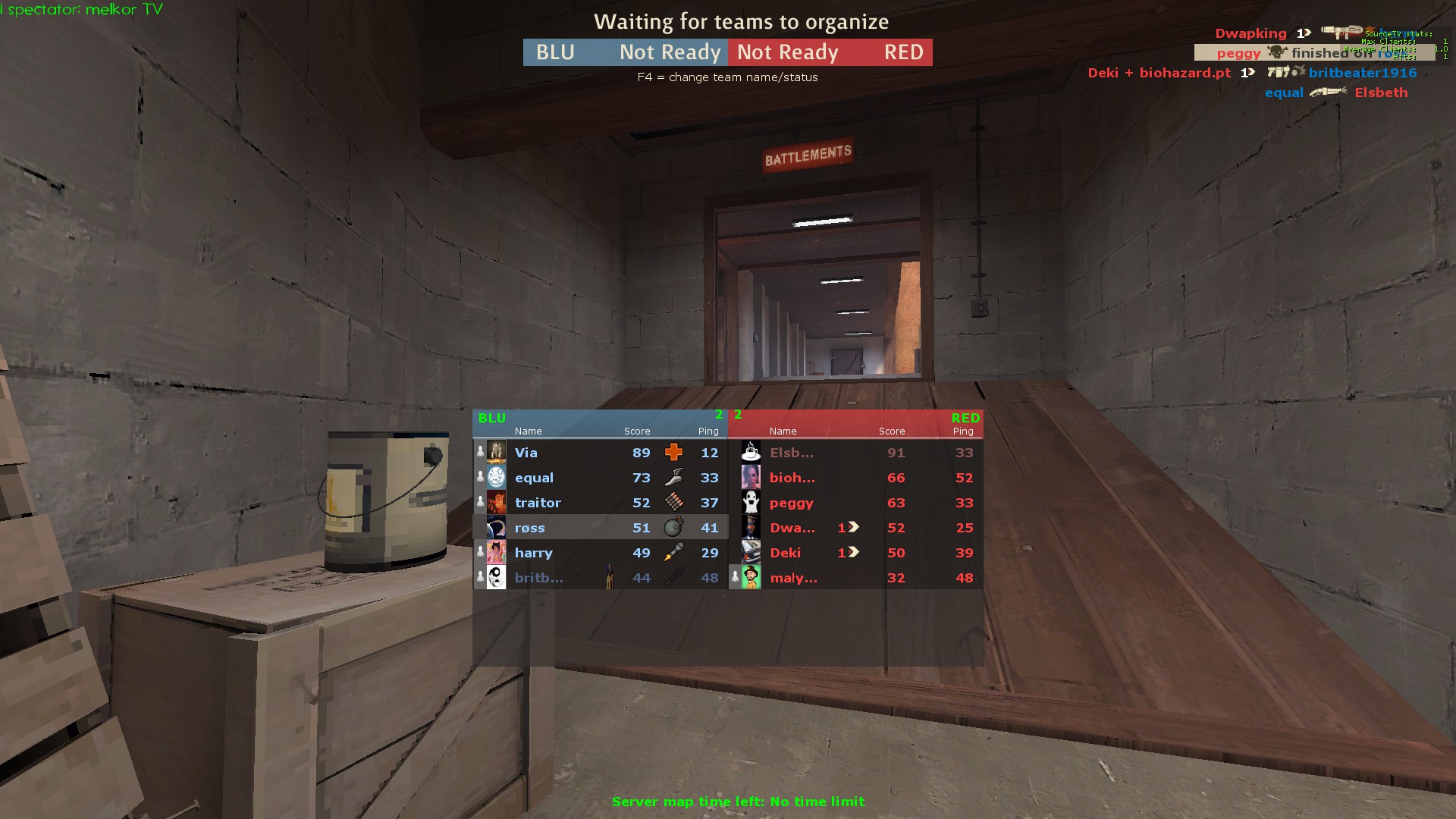Select the greyed-out britb... player row
The width and height of the screenshot is (1456, 819).
pyautogui.click(x=601, y=578)
